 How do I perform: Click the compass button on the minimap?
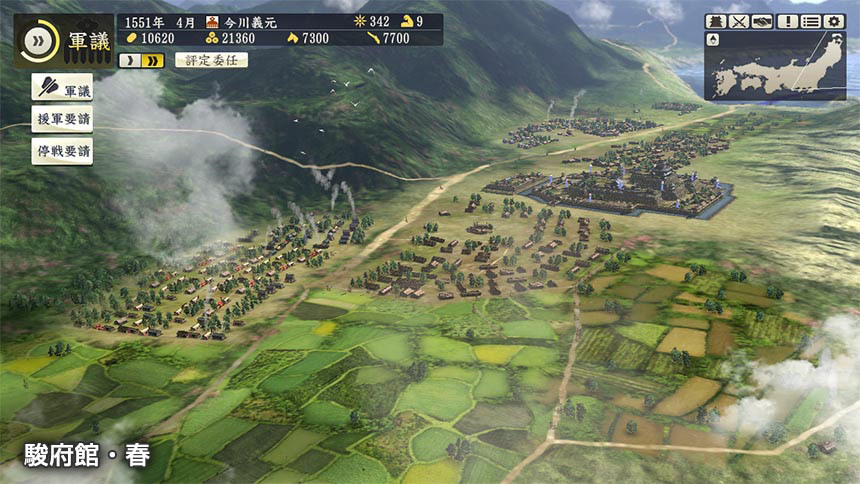tap(713, 40)
